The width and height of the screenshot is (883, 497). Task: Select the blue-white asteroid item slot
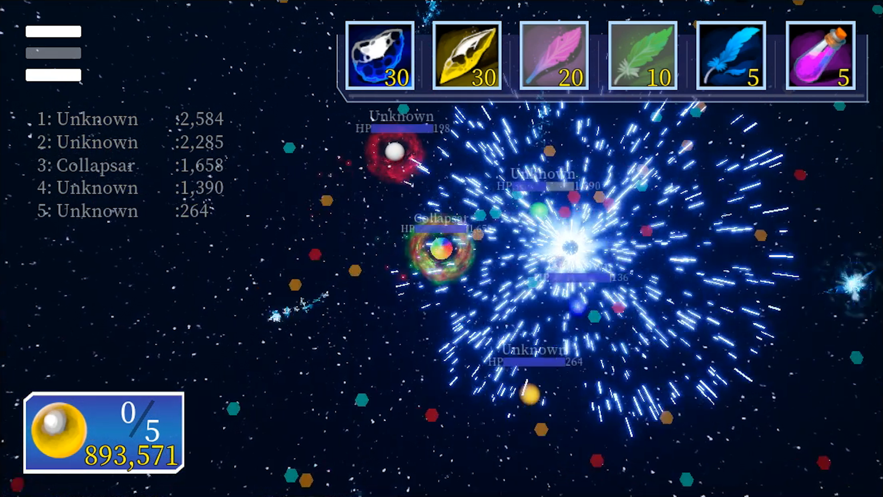(x=380, y=57)
